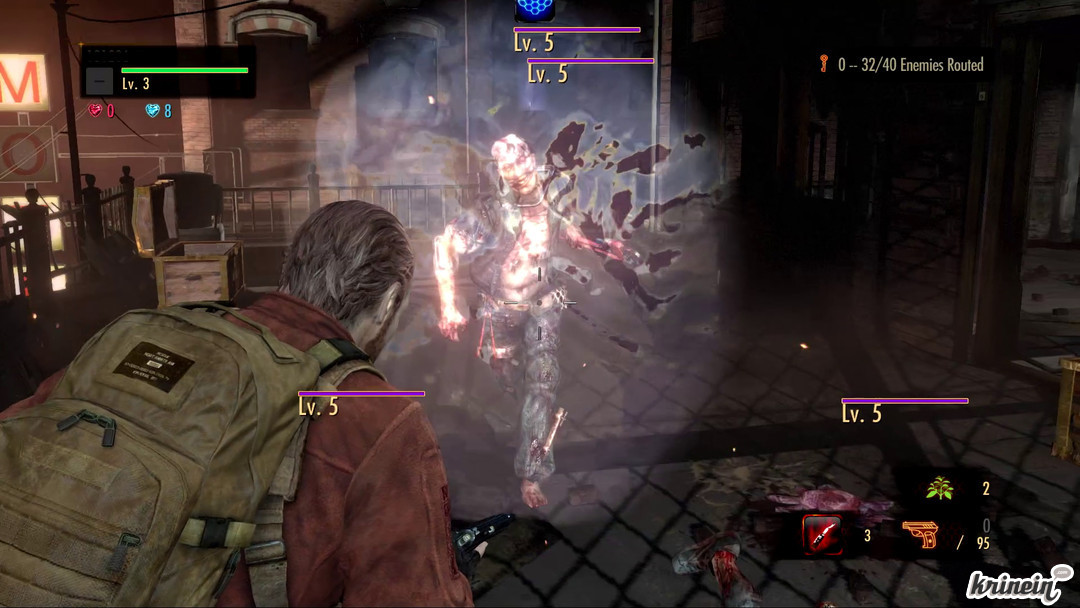The height and width of the screenshot is (608, 1080).
Task: Choose the red knife sub-weapon slot
Action: tap(822, 535)
